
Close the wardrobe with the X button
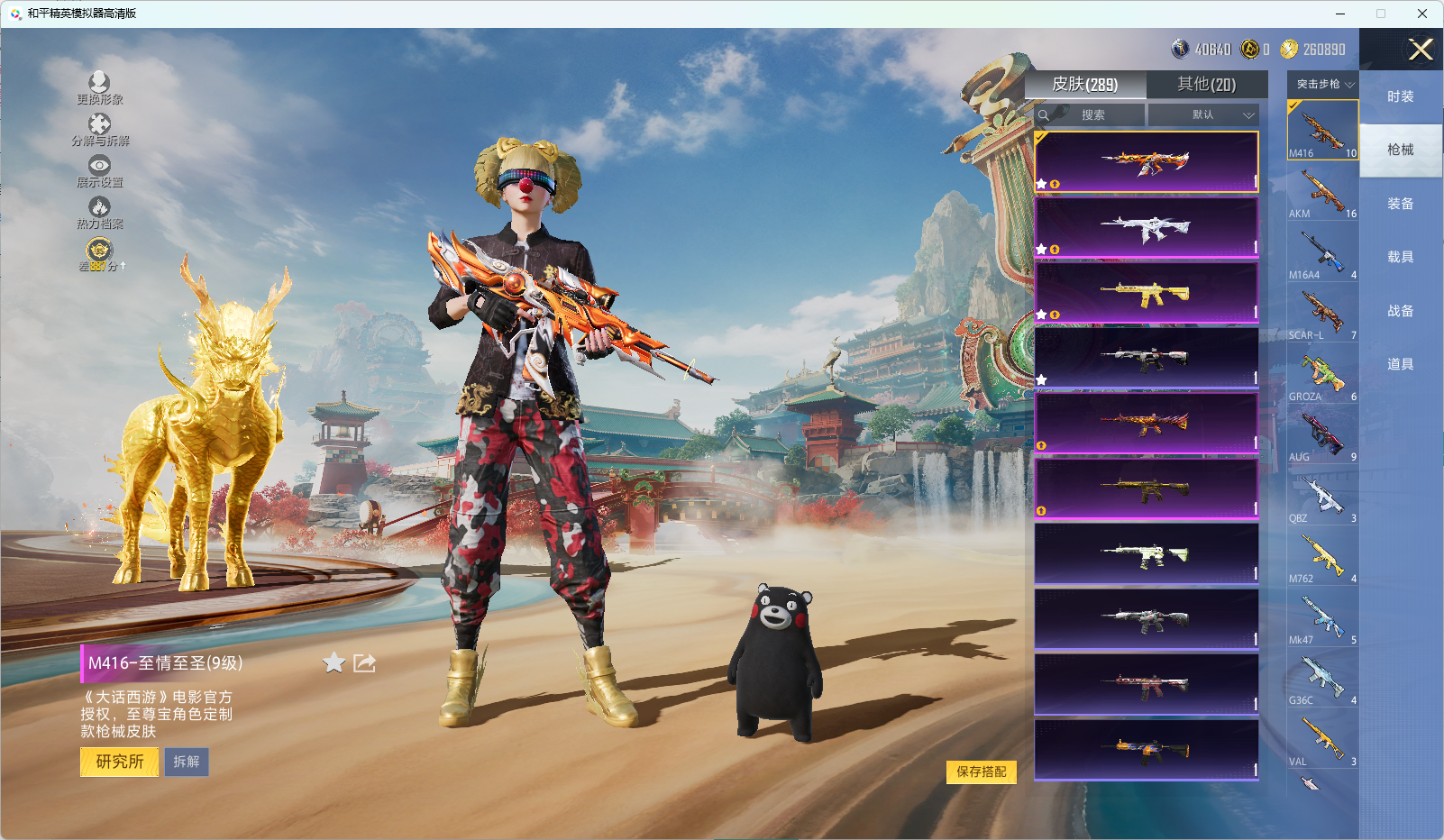pos(1421,50)
